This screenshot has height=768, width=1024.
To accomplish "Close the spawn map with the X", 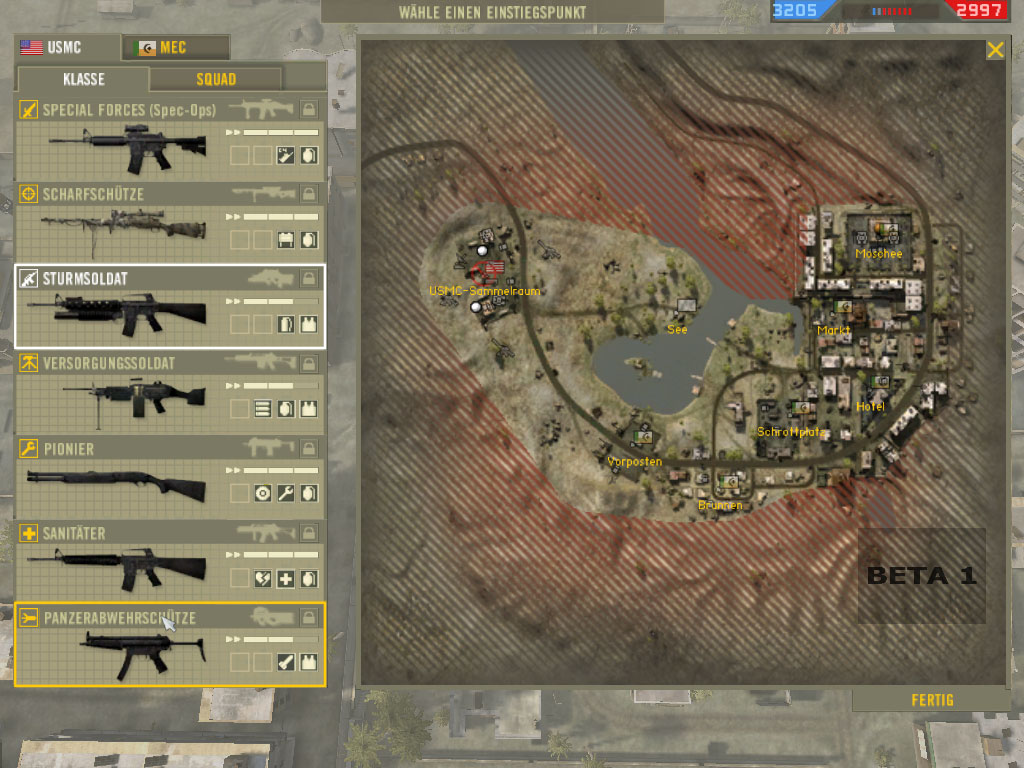I will (995, 50).
